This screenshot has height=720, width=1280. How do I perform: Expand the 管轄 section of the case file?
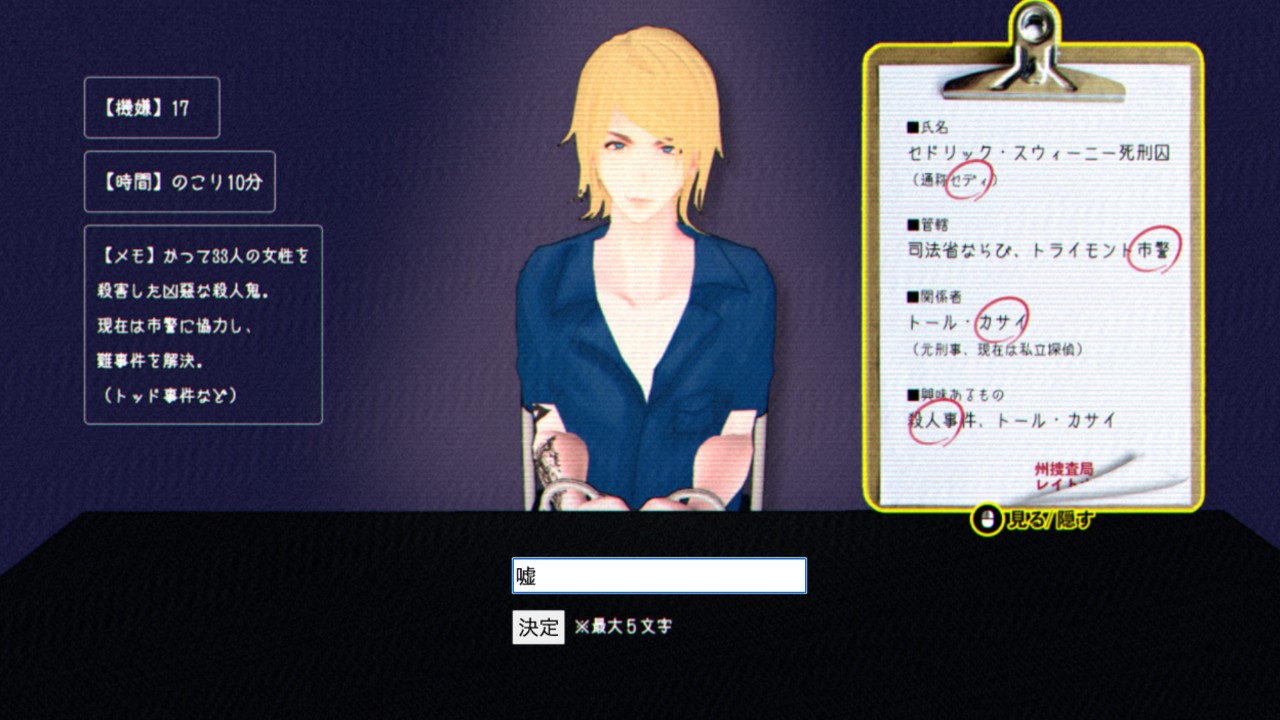tap(925, 222)
